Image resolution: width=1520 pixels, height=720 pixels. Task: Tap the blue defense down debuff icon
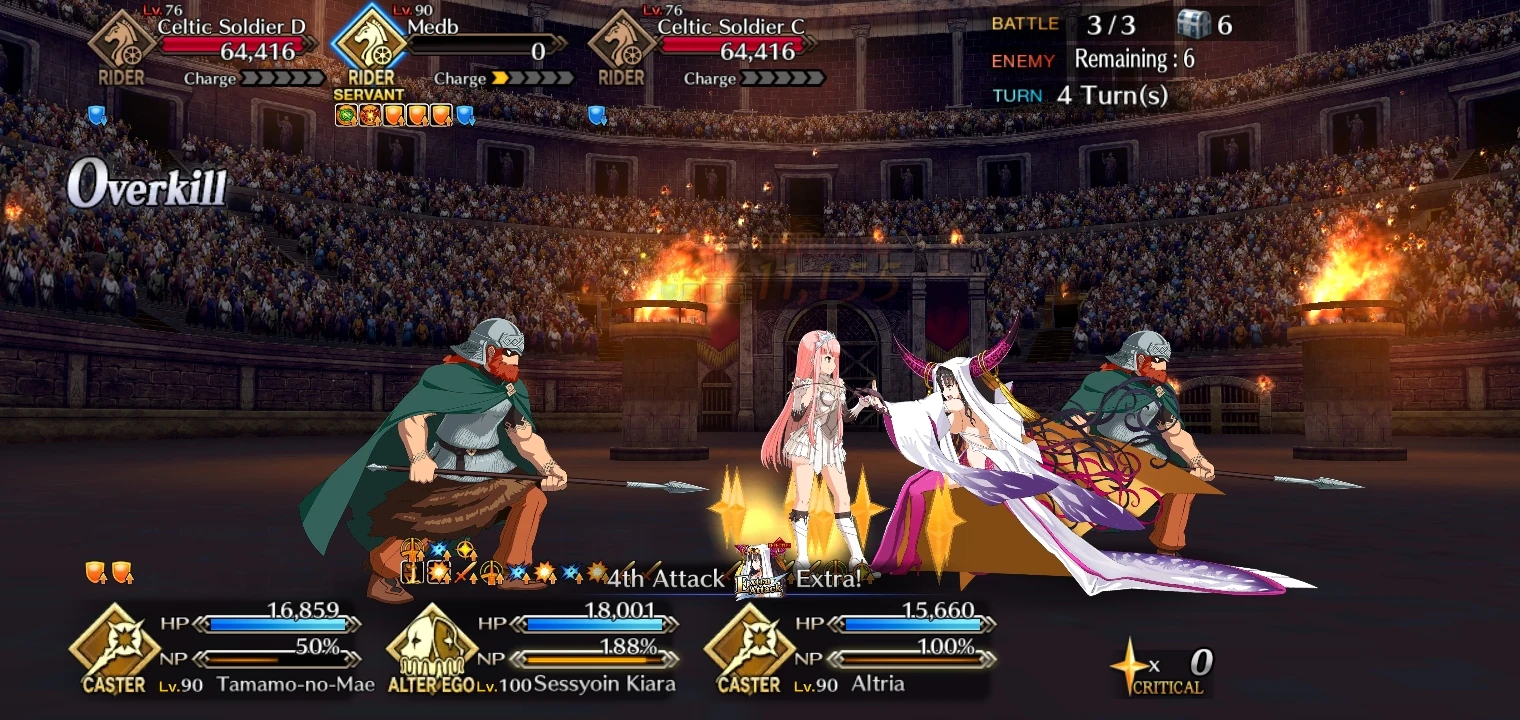[x=462, y=115]
